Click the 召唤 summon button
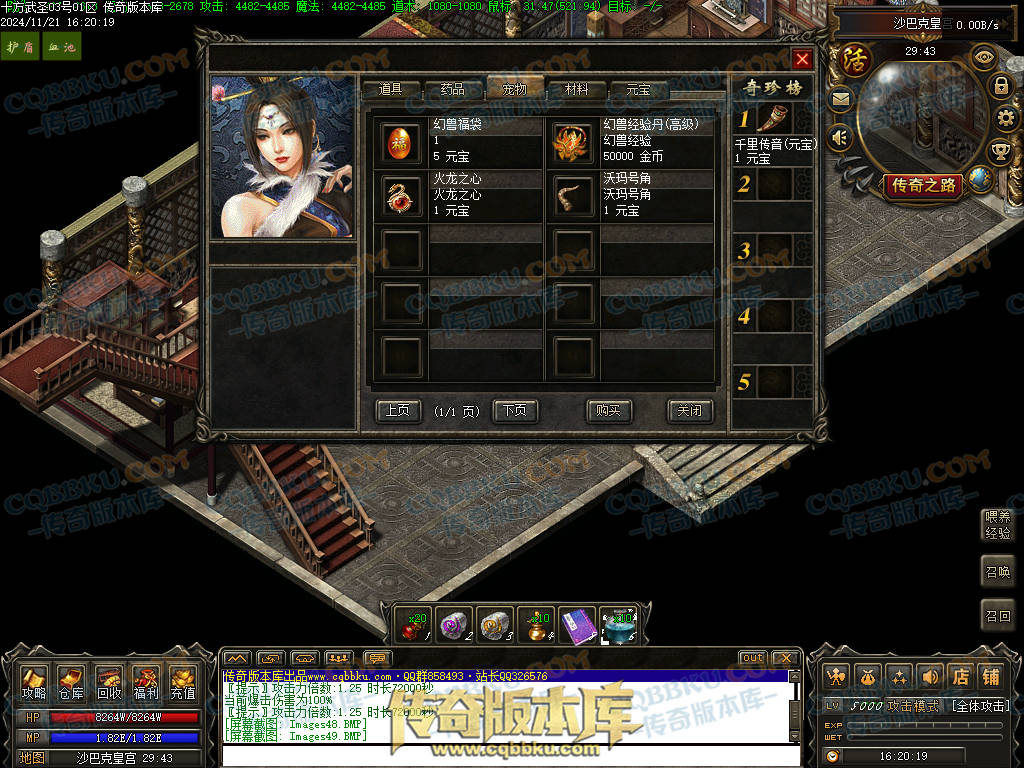 998,570
